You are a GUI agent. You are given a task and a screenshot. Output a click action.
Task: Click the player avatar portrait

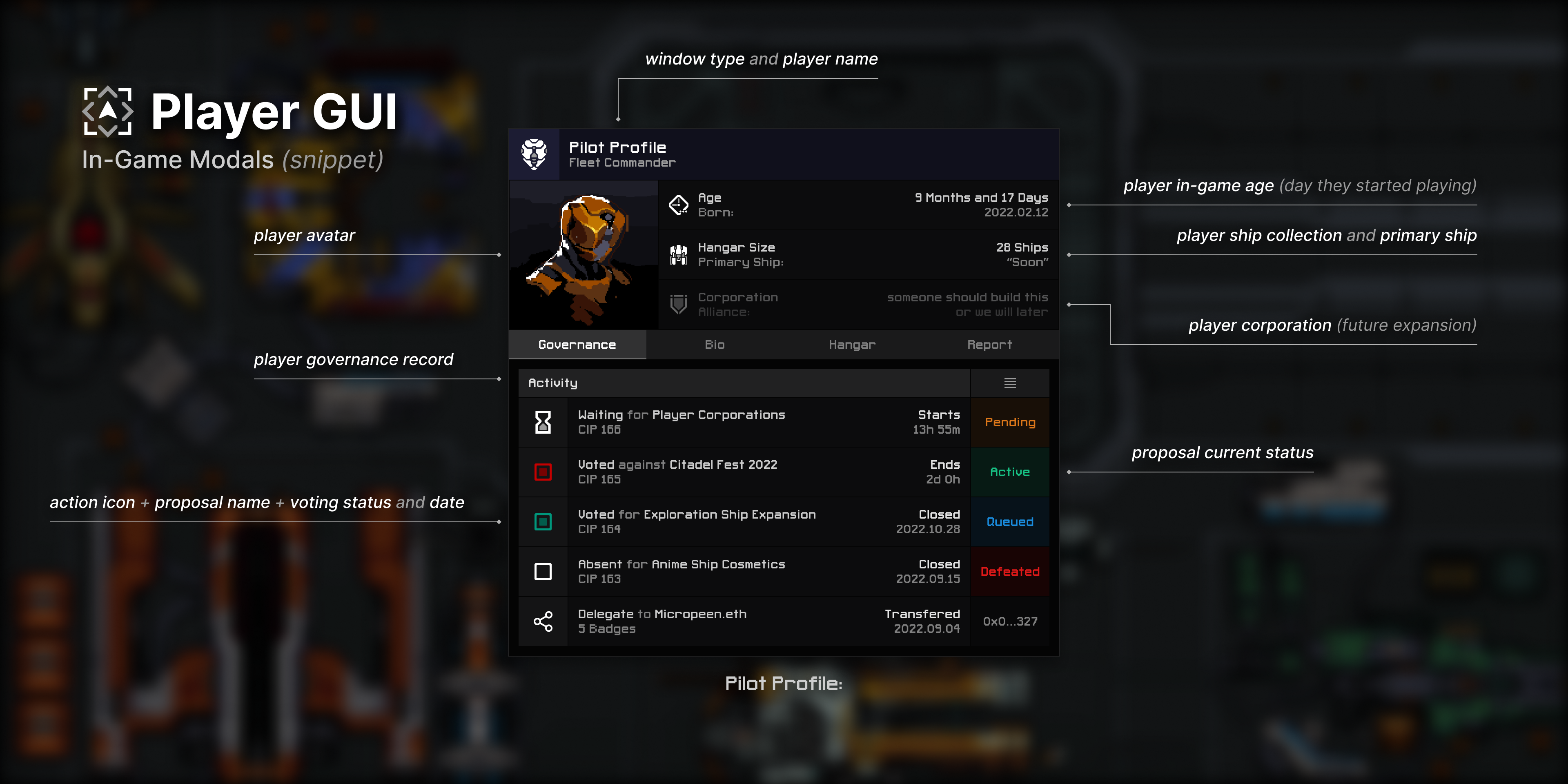tap(583, 254)
